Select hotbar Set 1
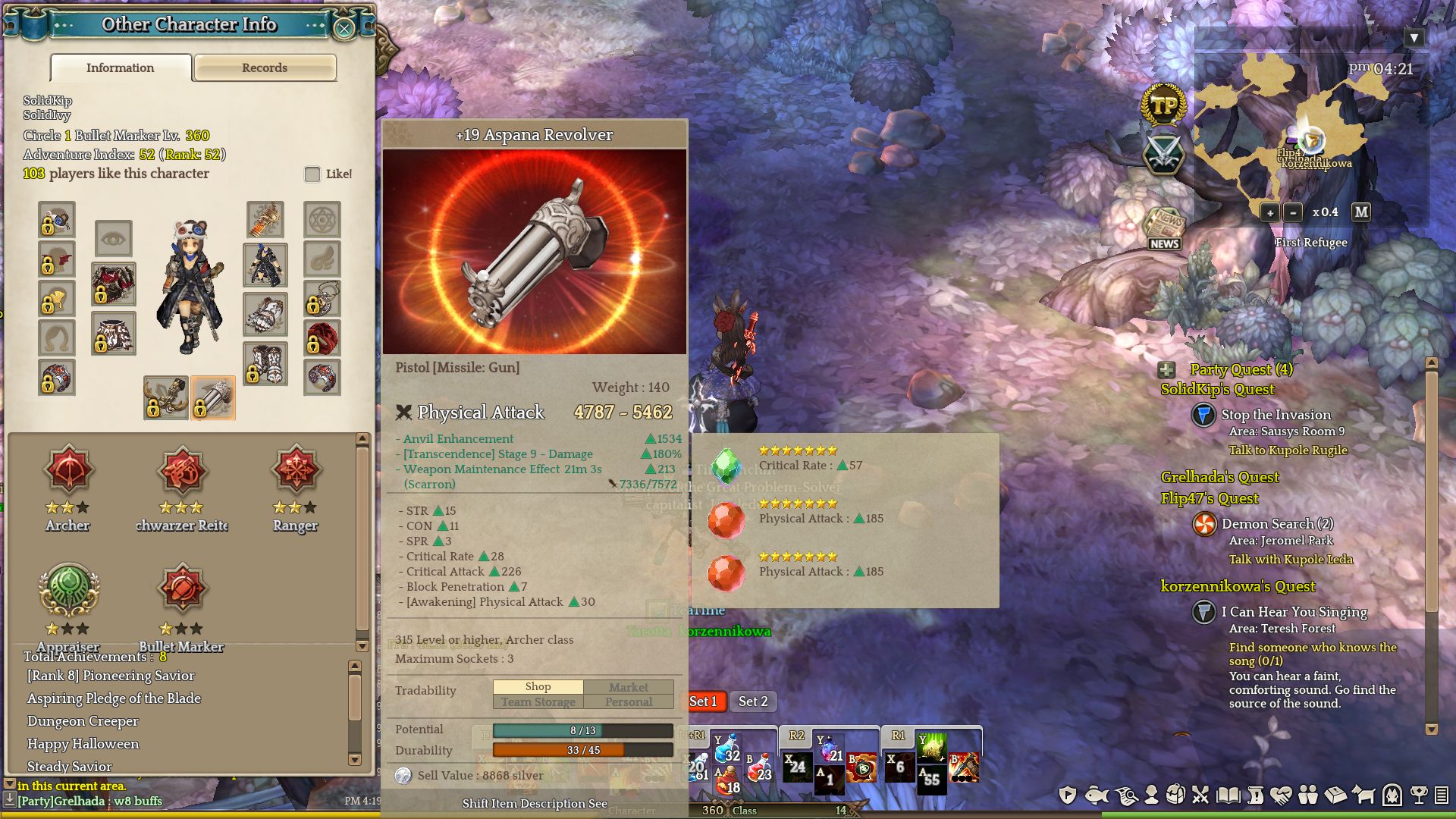 click(704, 701)
